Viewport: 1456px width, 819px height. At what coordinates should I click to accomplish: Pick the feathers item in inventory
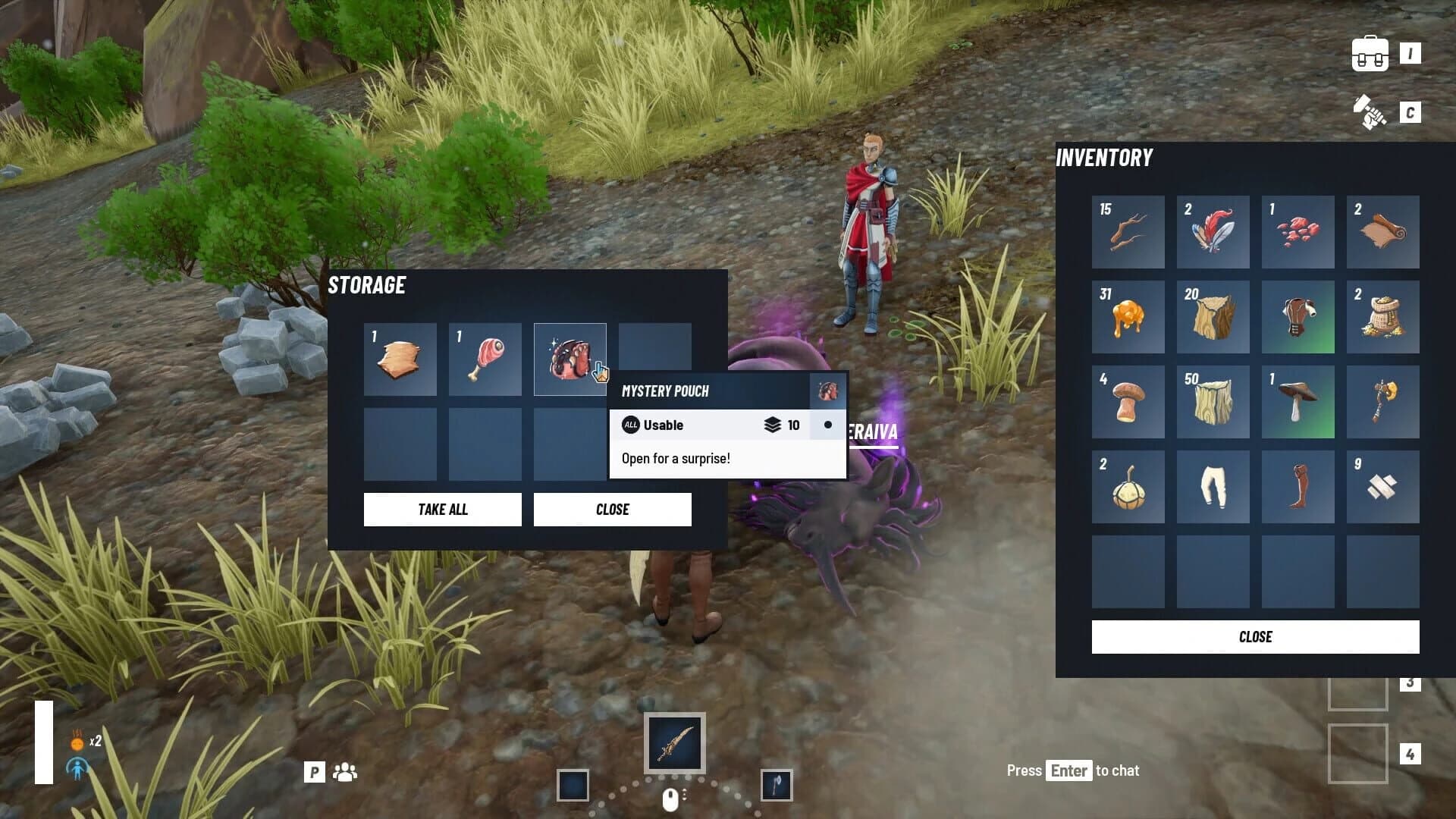(1213, 232)
